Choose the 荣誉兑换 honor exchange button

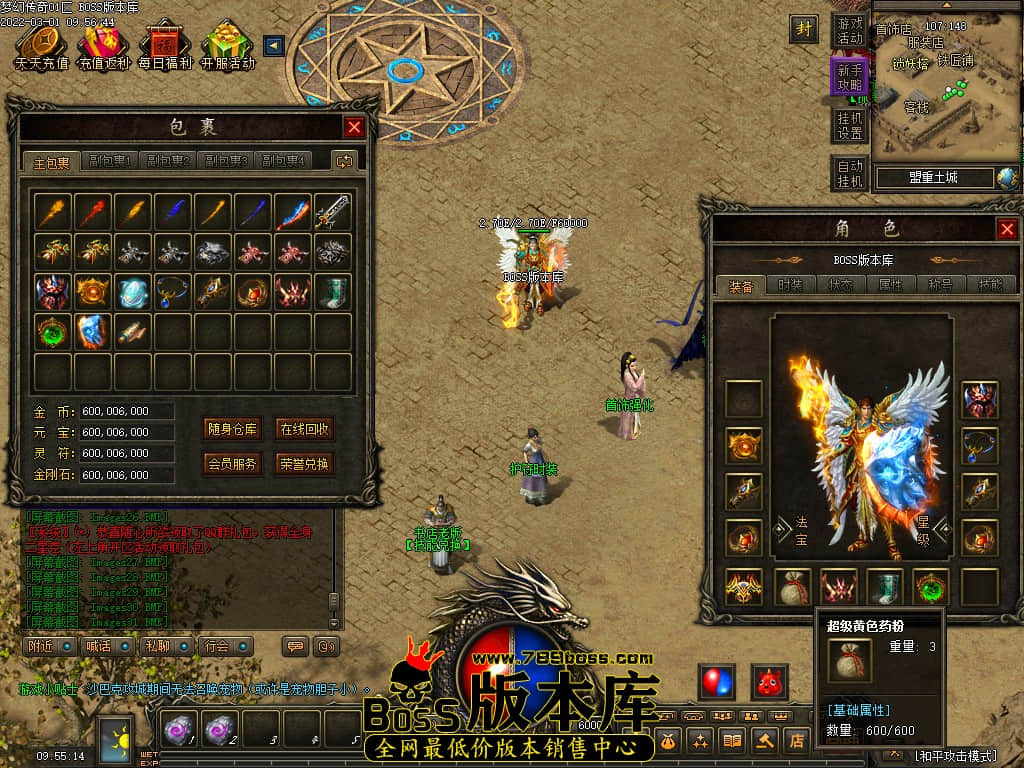tap(304, 463)
